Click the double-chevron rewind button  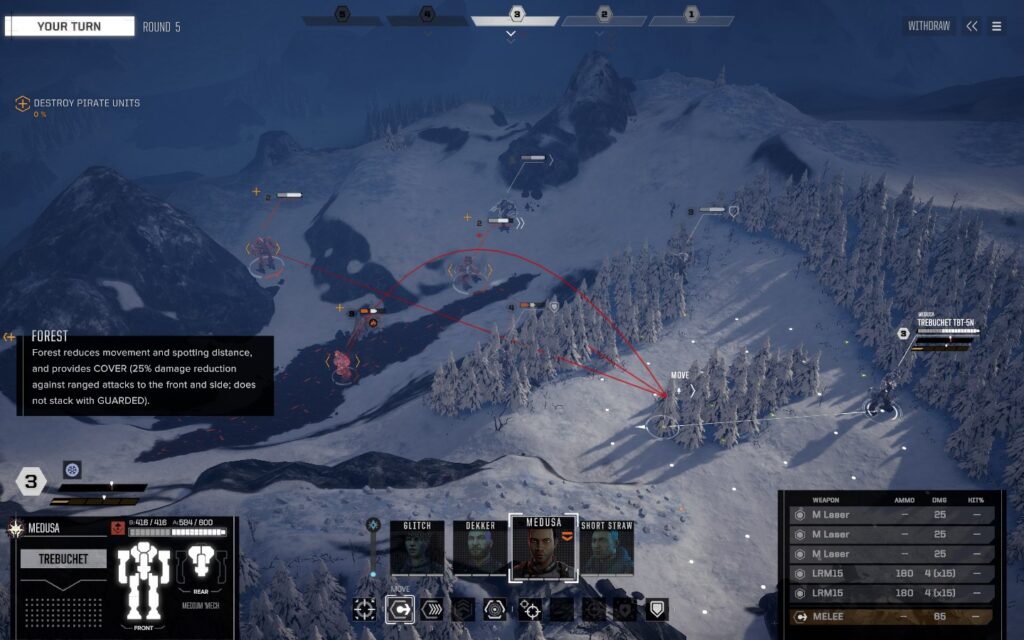coord(971,27)
